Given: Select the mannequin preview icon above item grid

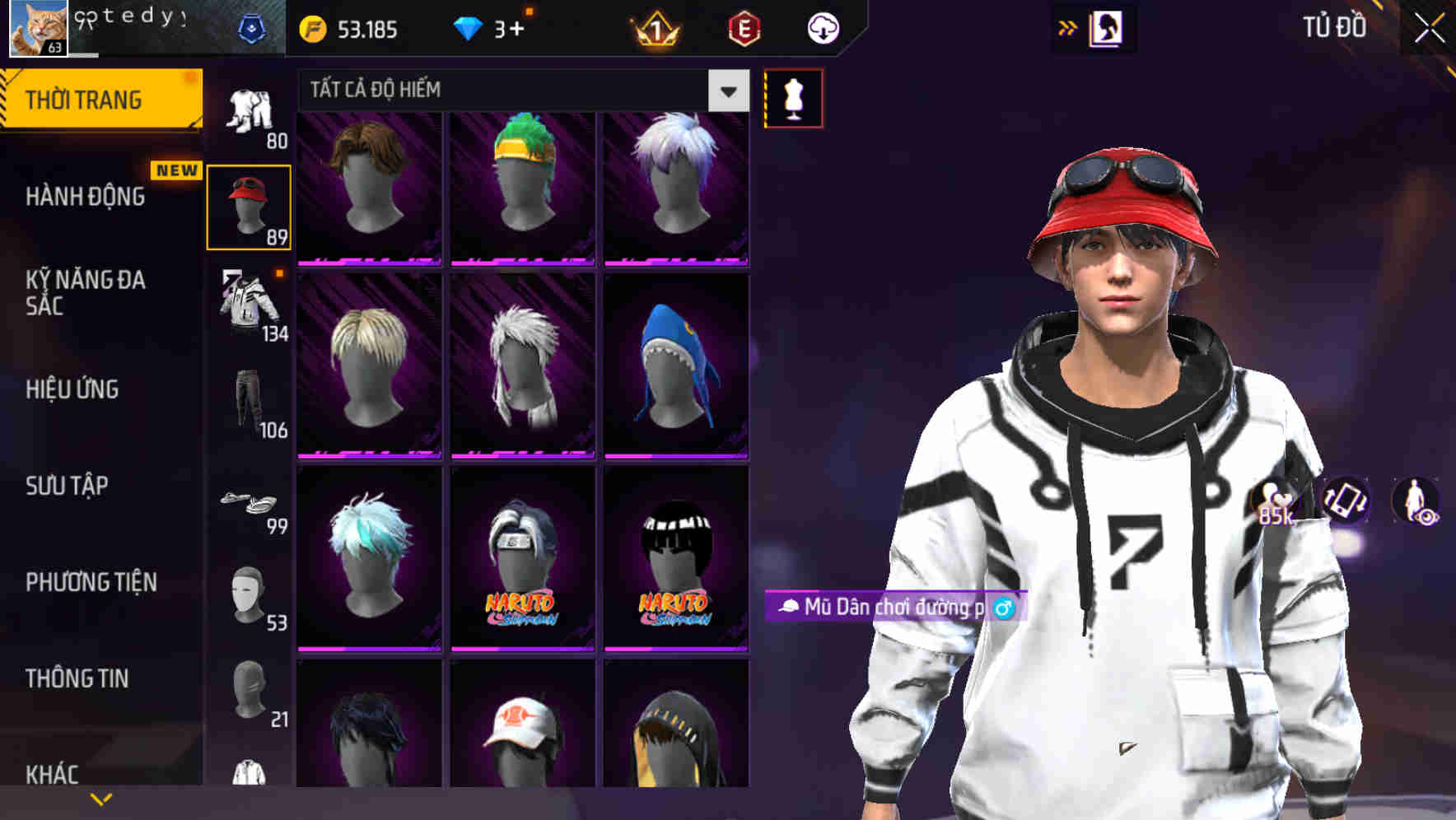Looking at the screenshot, I should click(792, 98).
